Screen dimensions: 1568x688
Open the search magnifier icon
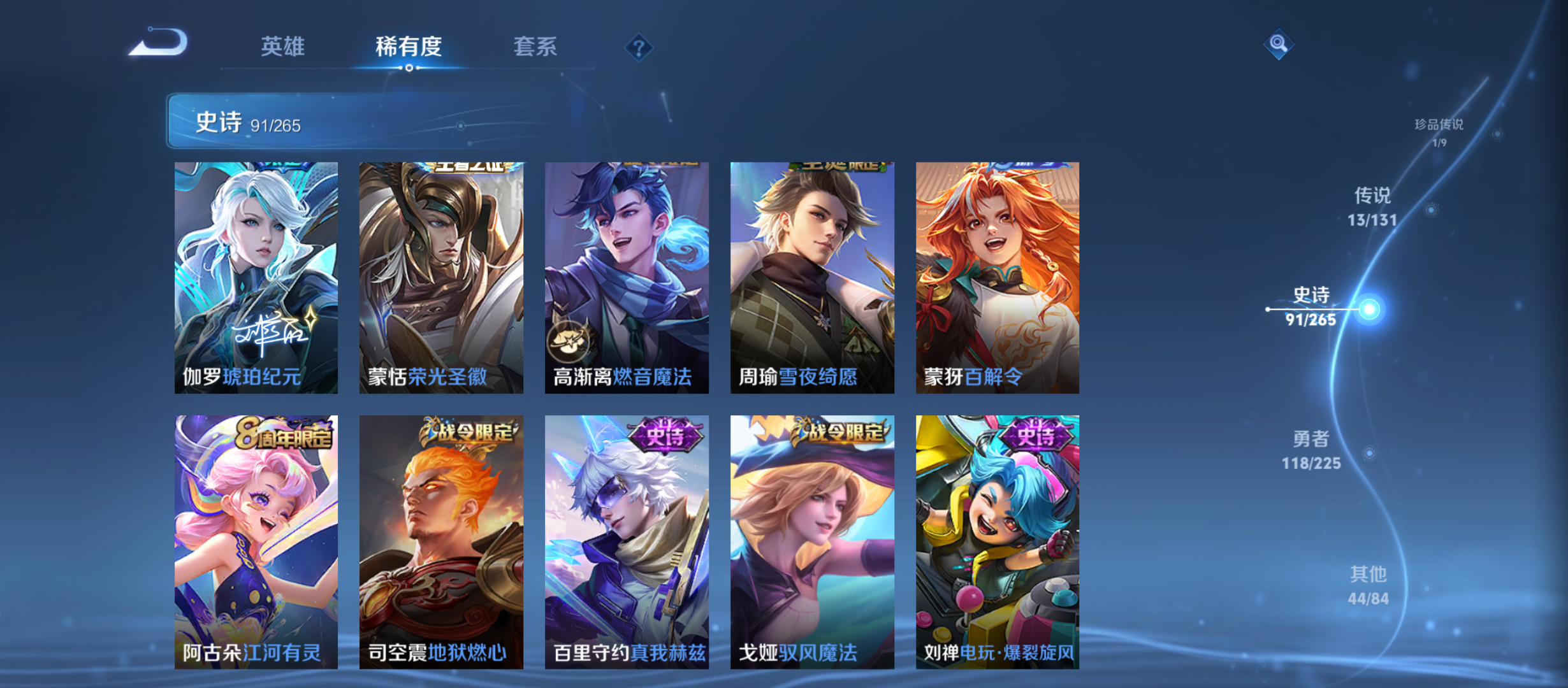click(1278, 45)
